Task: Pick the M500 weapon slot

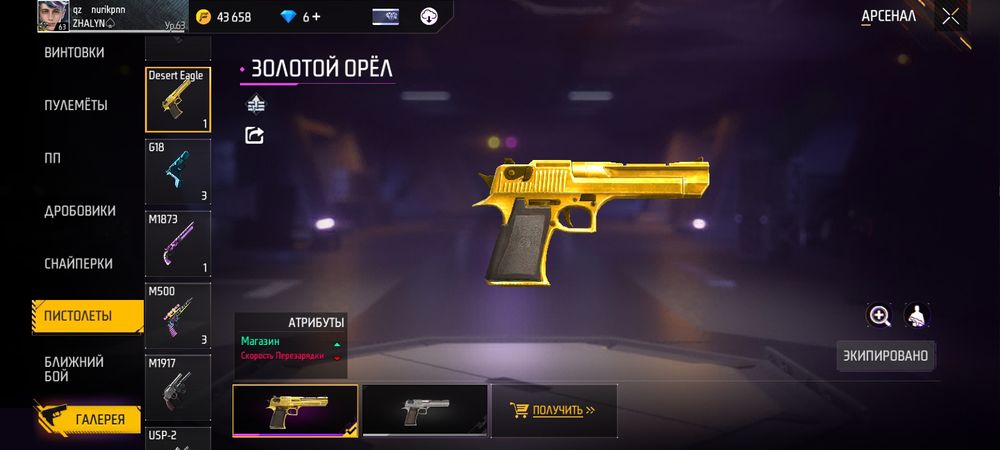Action: click(178, 315)
